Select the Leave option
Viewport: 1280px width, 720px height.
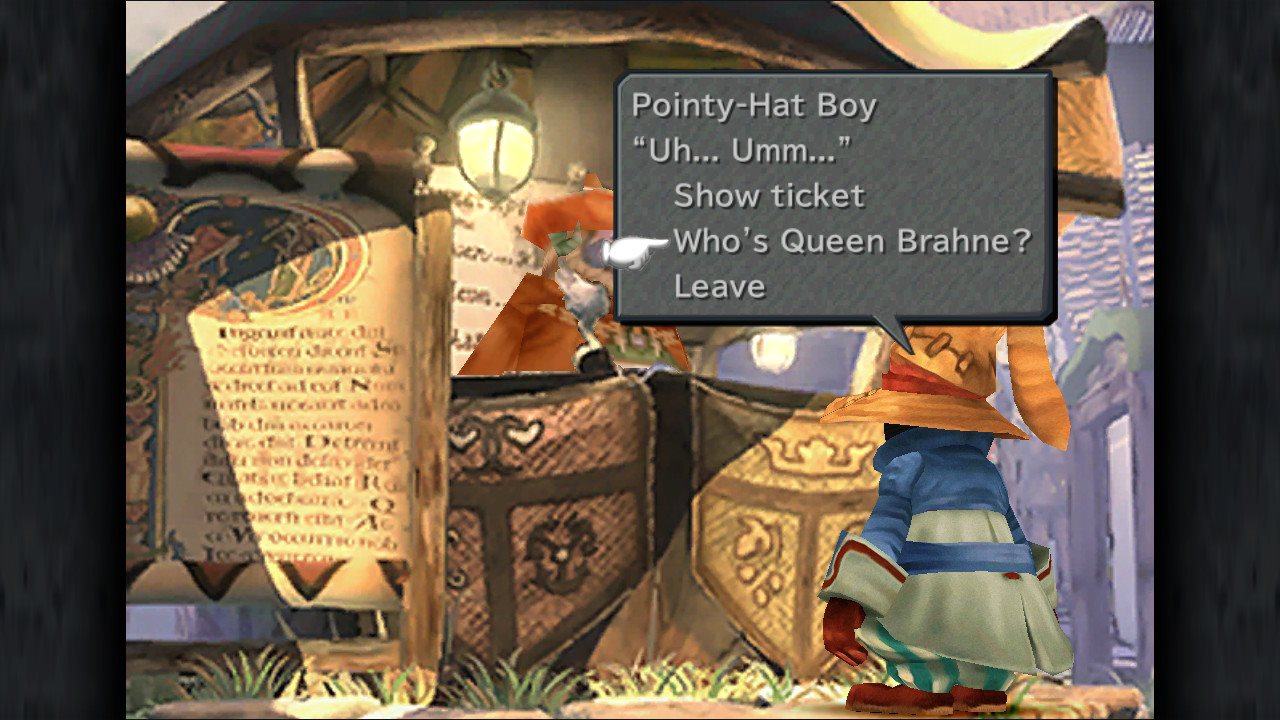[x=719, y=286]
